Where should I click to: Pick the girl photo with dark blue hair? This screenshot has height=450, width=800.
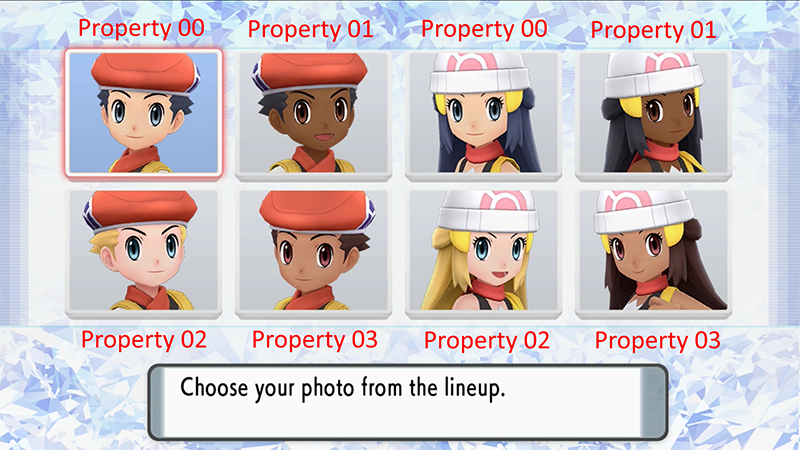[x=484, y=113]
